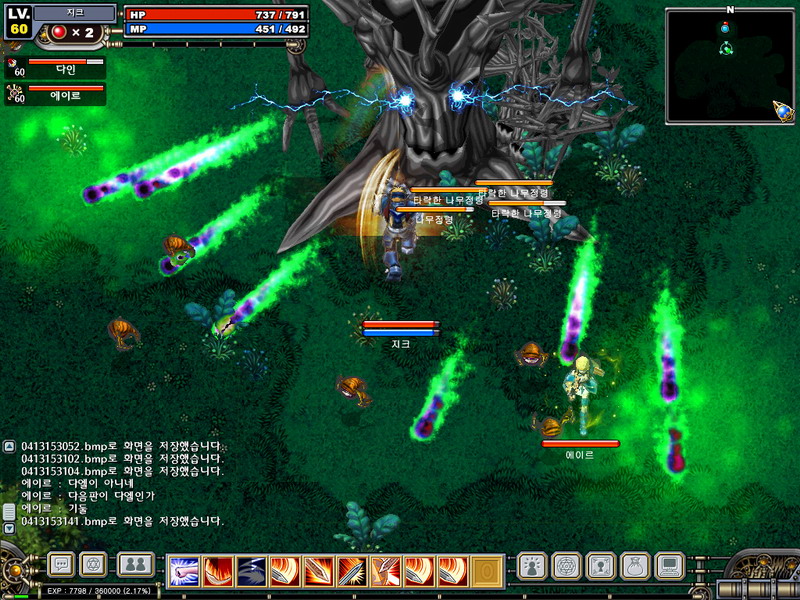800x600 pixels.
Task: Open the inventory bag button
Action: pyautogui.click(x=635, y=566)
